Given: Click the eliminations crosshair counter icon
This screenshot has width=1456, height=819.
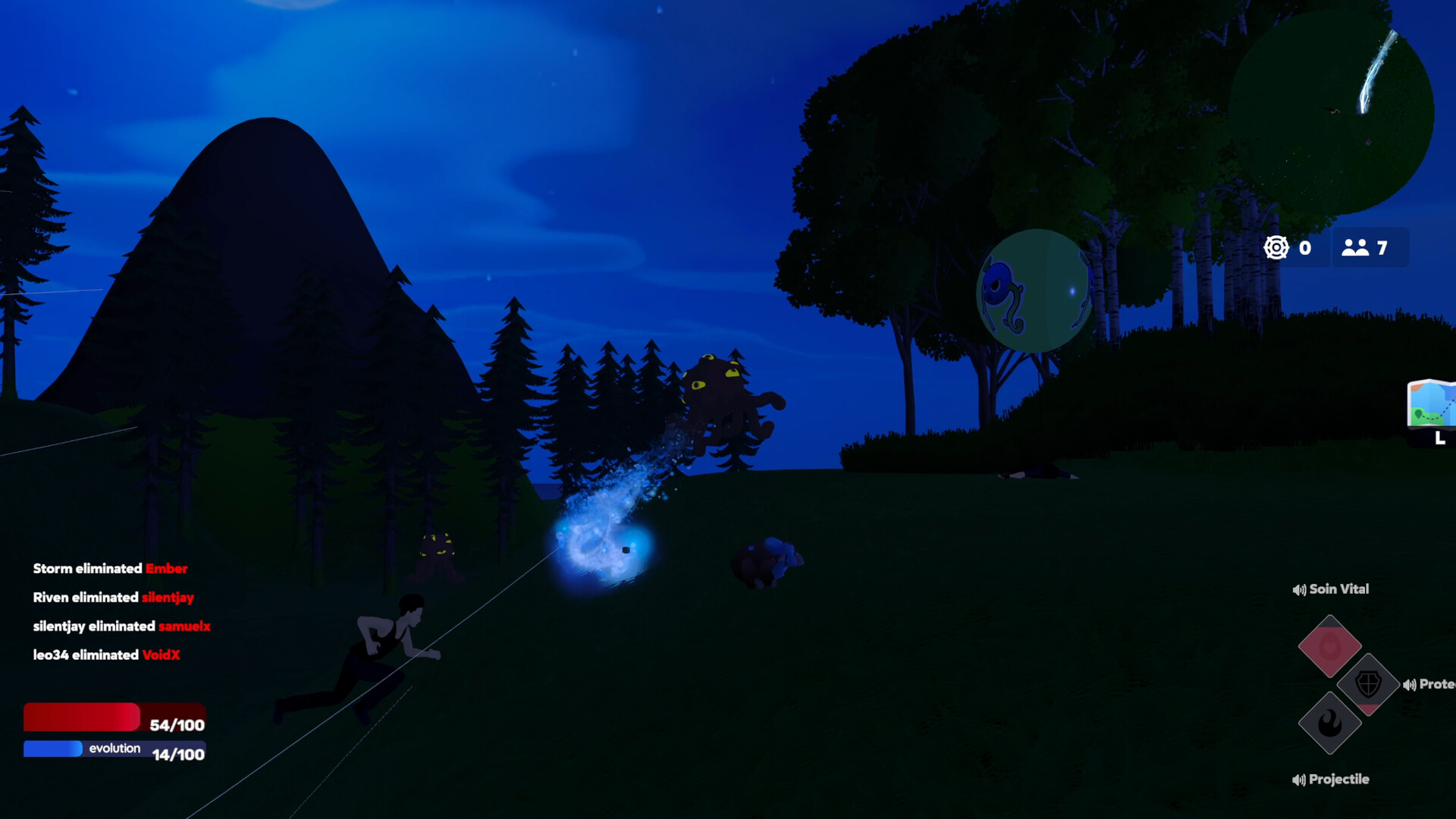Looking at the screenshot, I should [1277, 246].
